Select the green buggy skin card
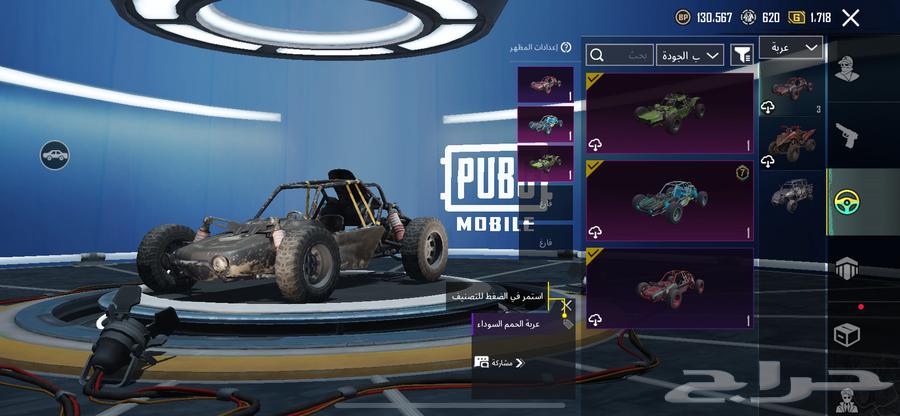The height and width of the screenshot is (416, 900). (x=669, y=114)
